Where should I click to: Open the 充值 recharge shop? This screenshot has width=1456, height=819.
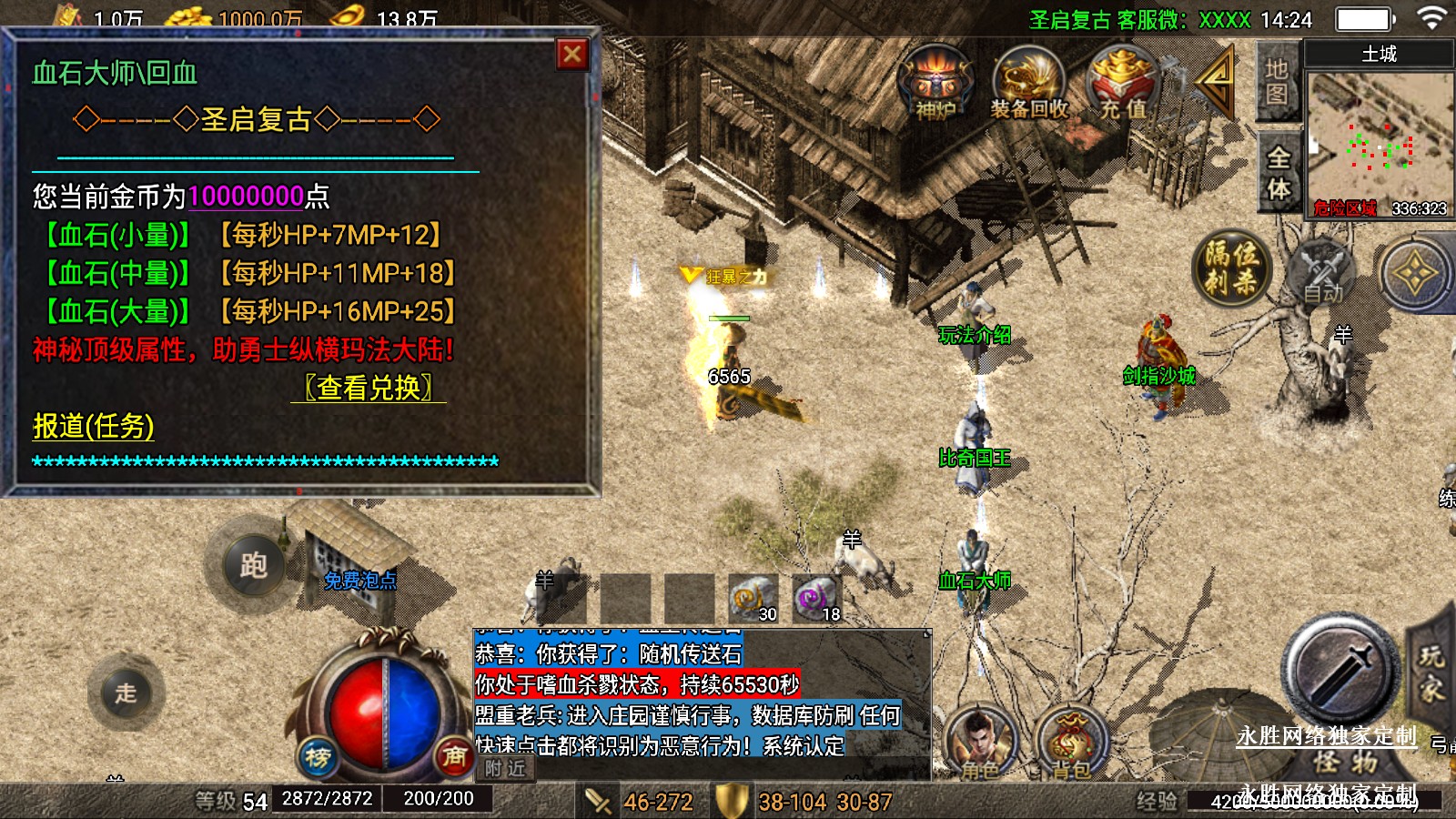click(x=1123, y=84)
